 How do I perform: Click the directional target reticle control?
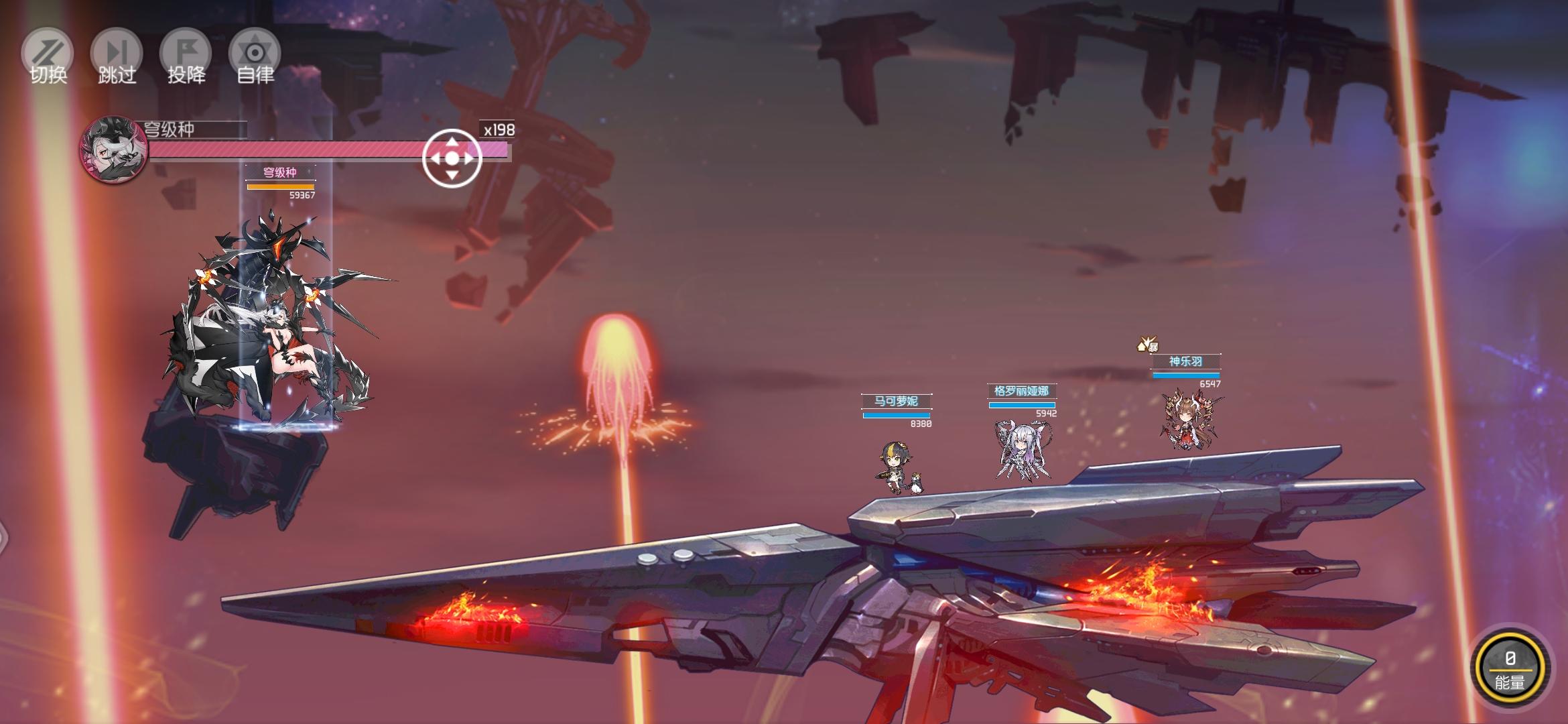coord(452,158)
